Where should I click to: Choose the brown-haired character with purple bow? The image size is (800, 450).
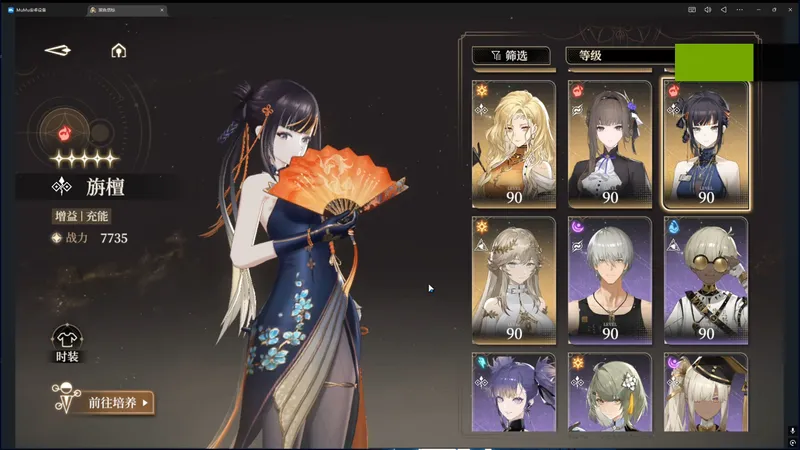[609, 144]
